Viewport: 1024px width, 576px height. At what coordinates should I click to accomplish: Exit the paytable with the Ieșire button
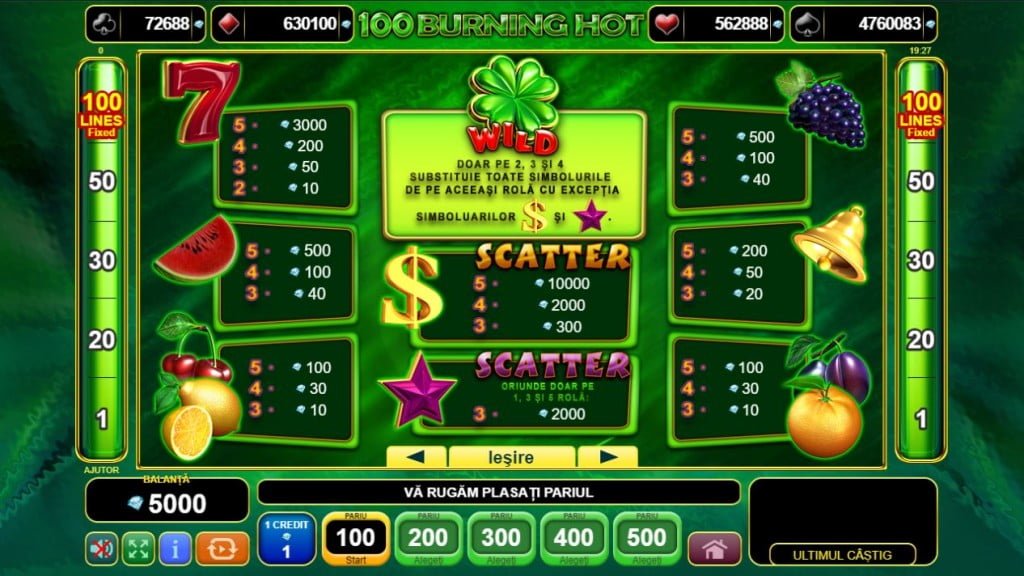(x=511, y=457)
